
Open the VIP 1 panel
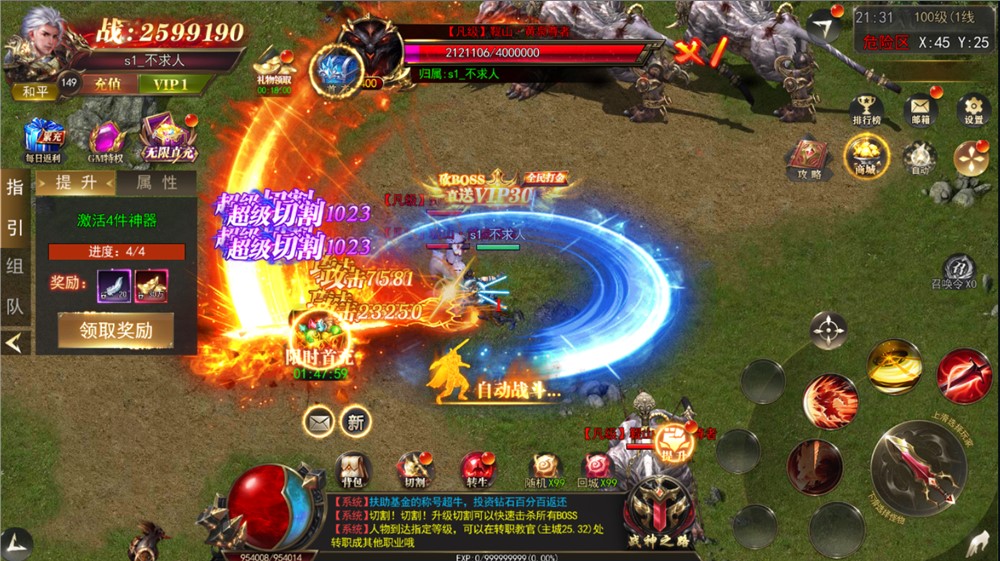pos(170,84)
